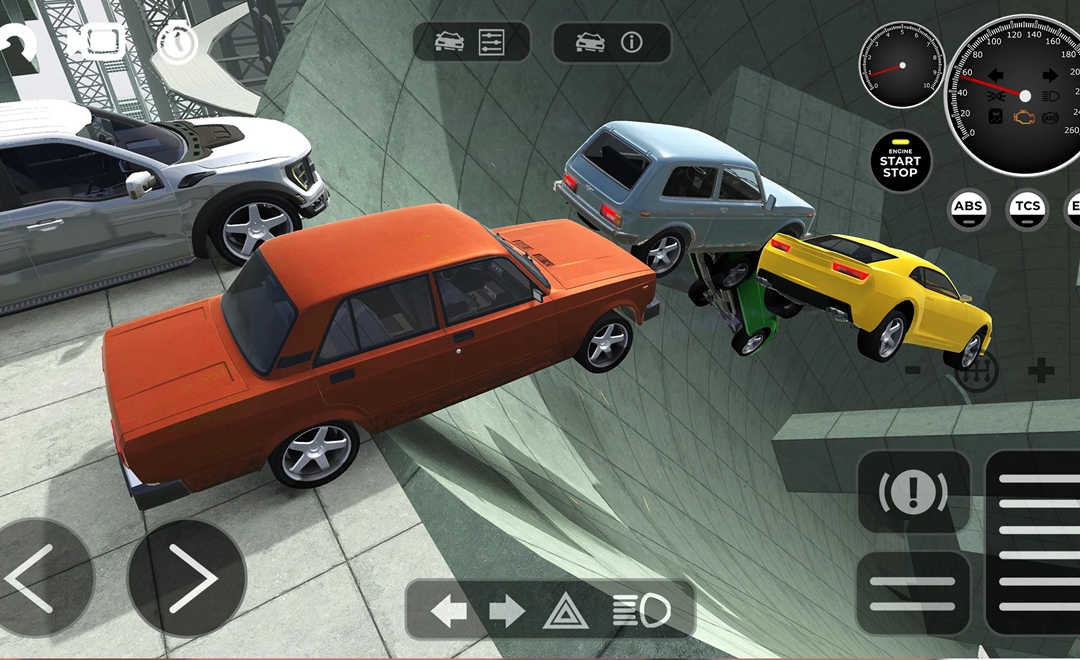Tap the stopwatch slow-motion icon
Image resolution: width=1080 pixels, height=660 pixels.
(x=177, y=42)
